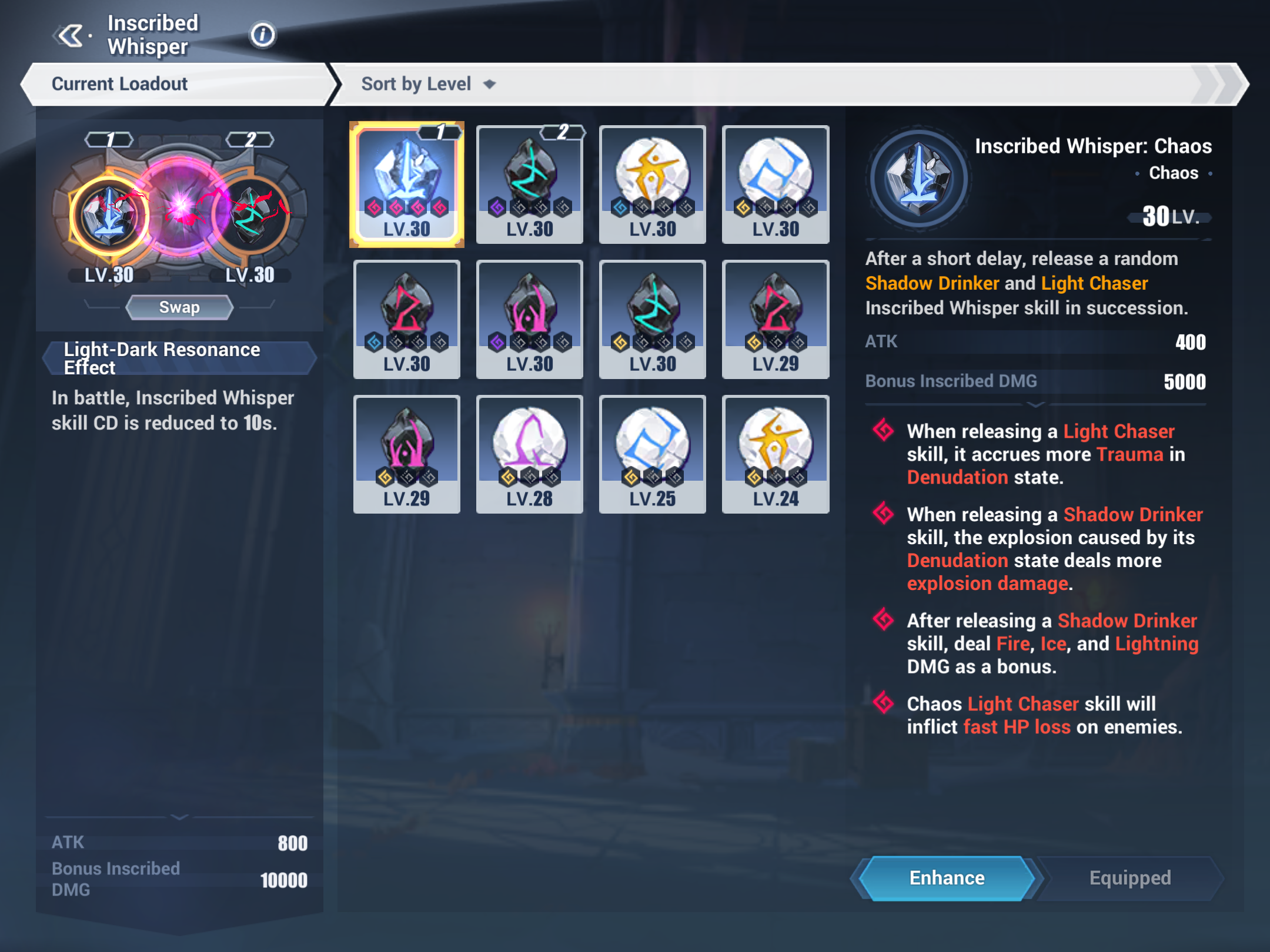
Task: Open the info icon beside the Inscribed Whisper title
Action: click(262, 35)
